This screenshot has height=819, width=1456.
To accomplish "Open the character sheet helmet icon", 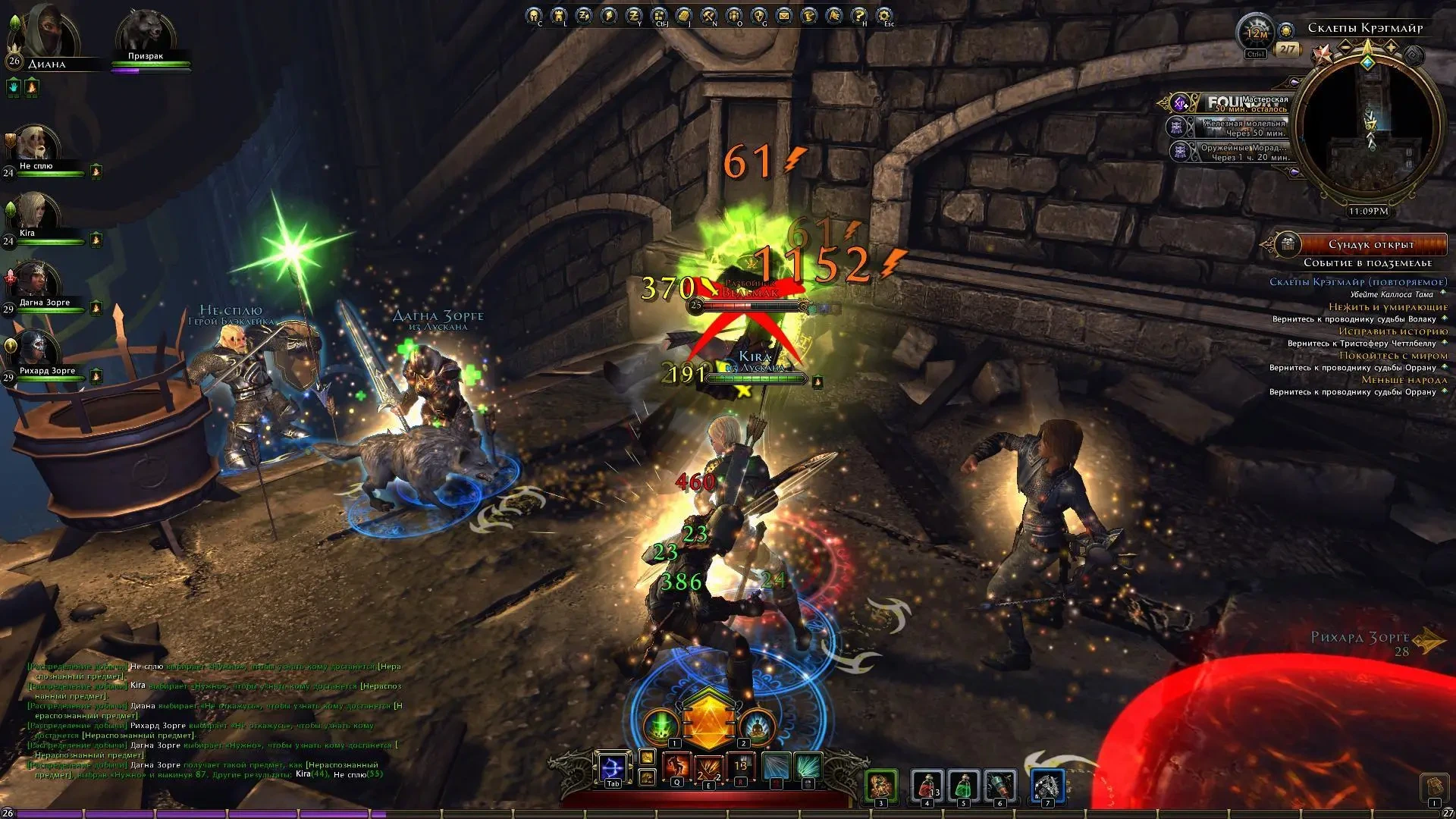I will click(x=534, y=15).
